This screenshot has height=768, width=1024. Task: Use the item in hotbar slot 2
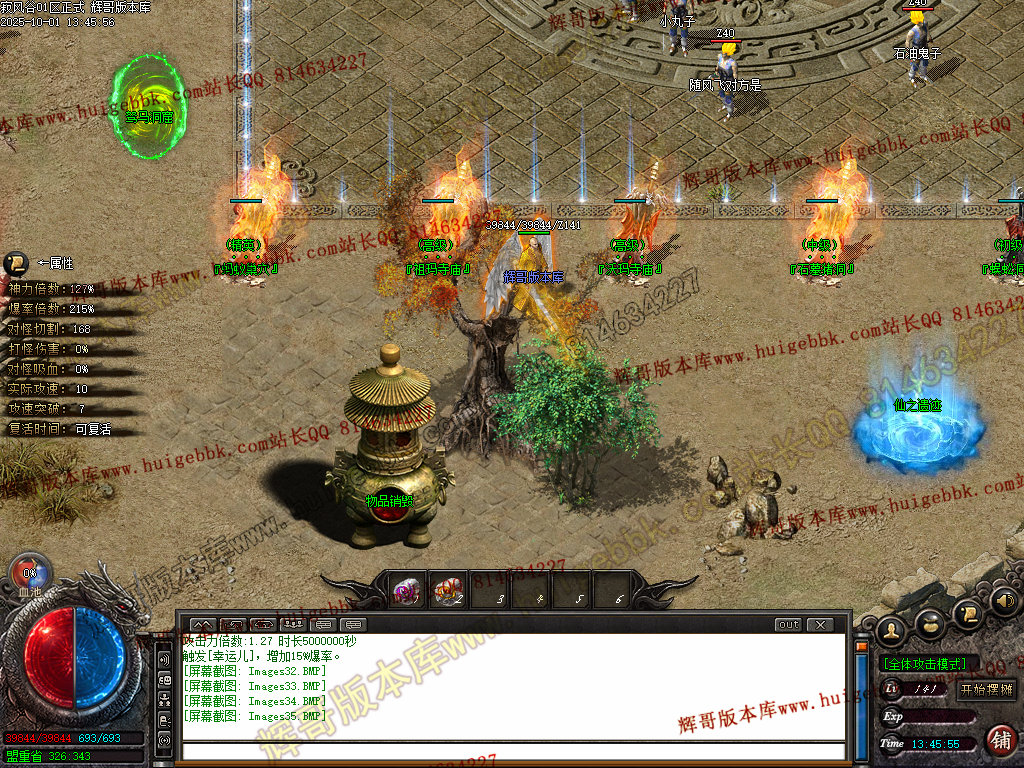pos(448,591)
